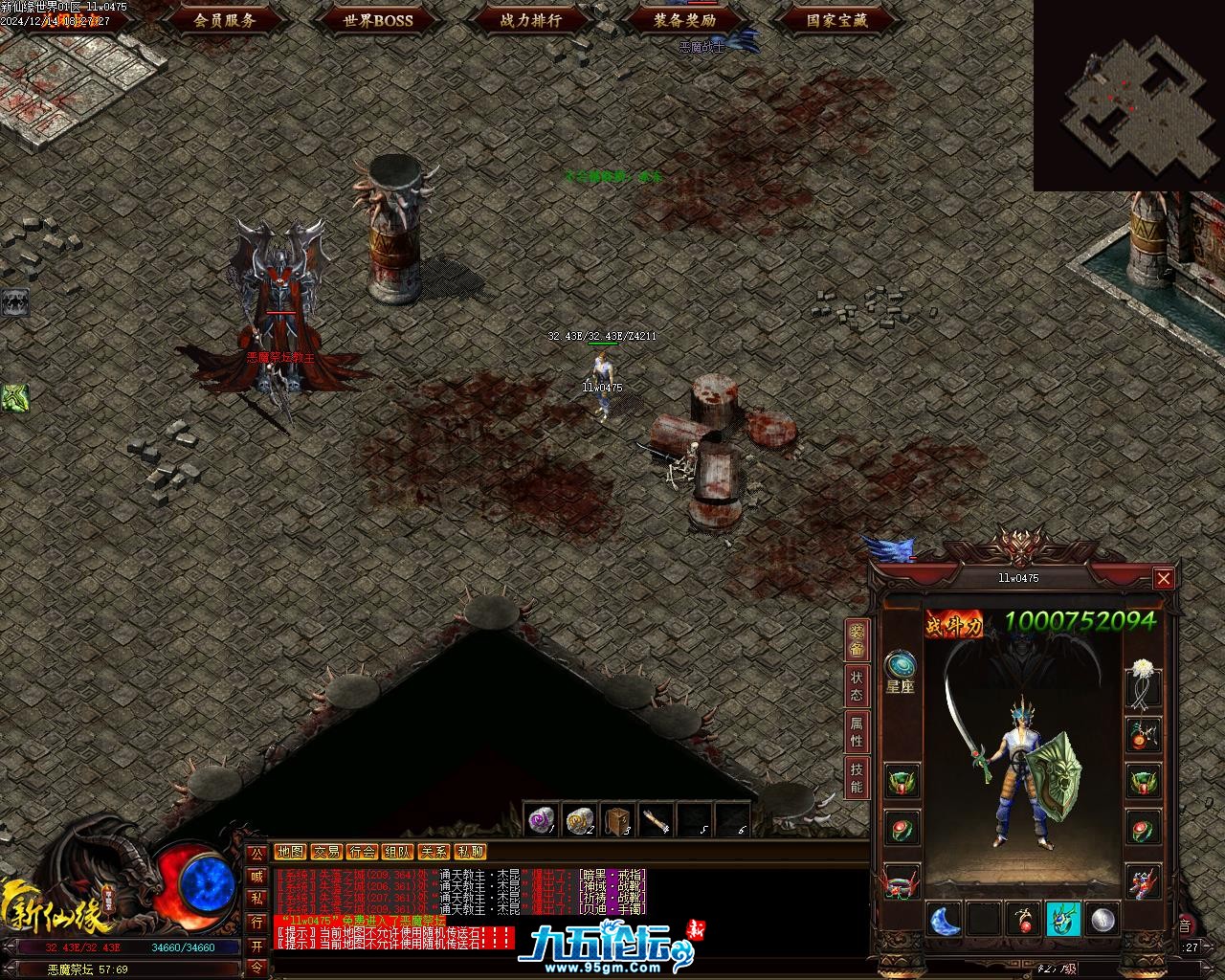Show the 战力排行 power ranking
Screen dimensions: 1225x980
[x=531, y=19]
